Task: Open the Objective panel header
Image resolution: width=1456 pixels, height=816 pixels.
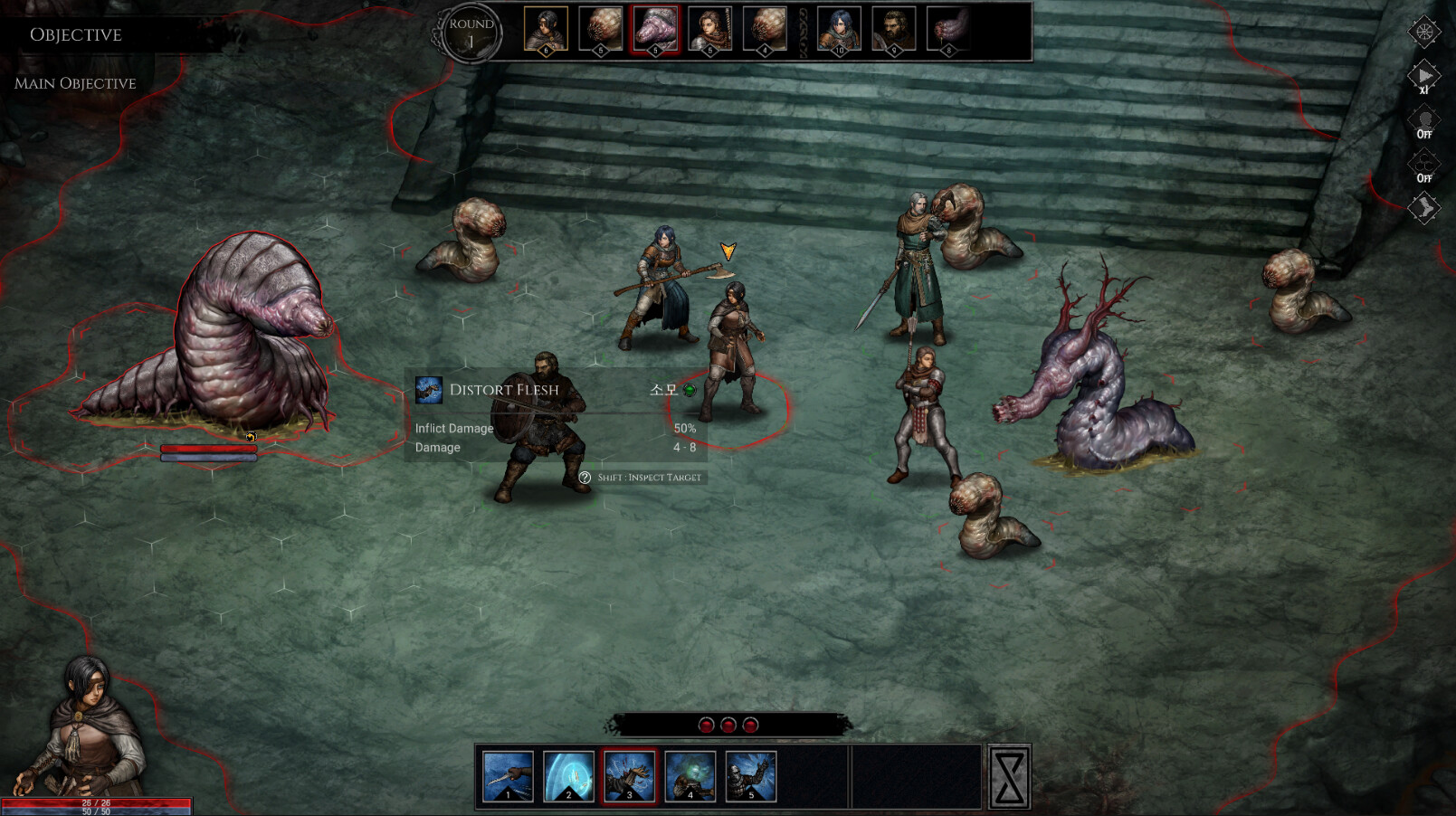Action: pos(76,34)
